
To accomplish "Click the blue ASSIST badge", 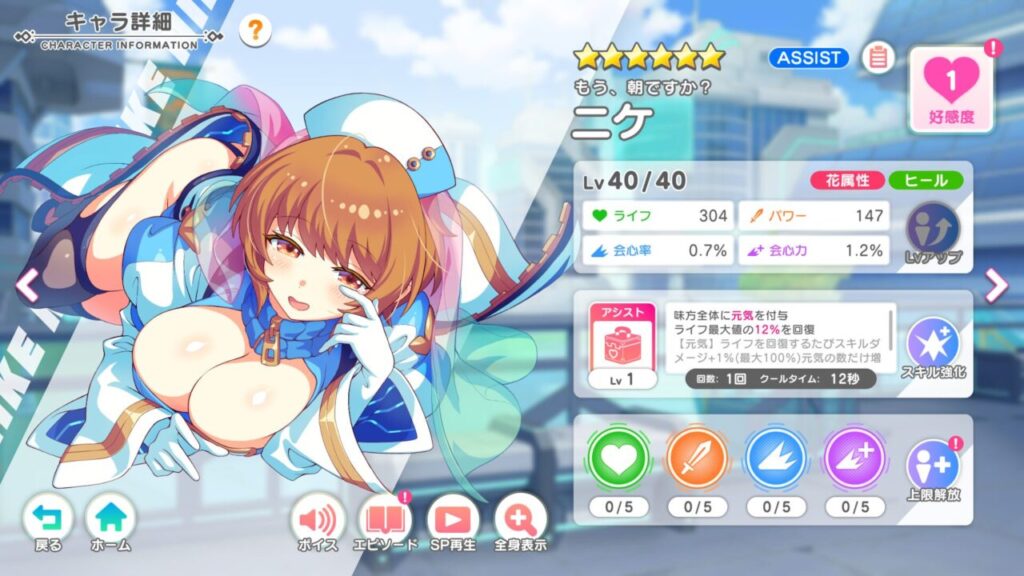I will click(x=808, y=58).
